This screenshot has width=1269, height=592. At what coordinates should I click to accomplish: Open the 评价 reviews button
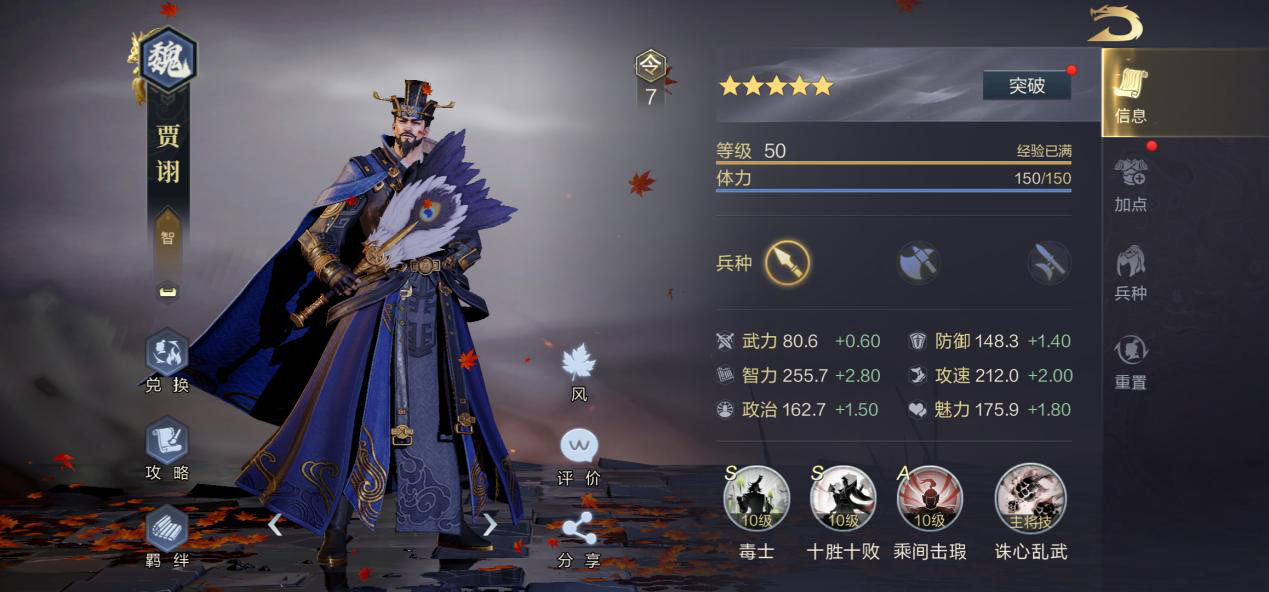[579, 455]
